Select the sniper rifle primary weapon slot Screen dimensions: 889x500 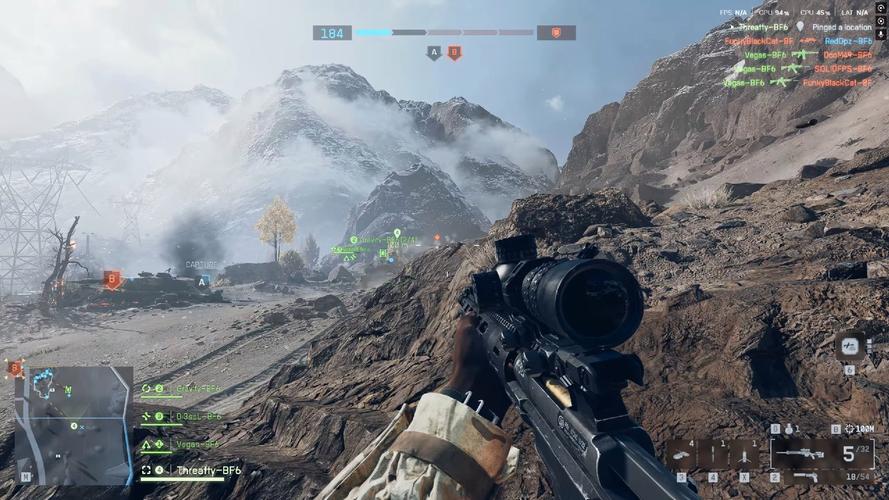pos(801,454)
